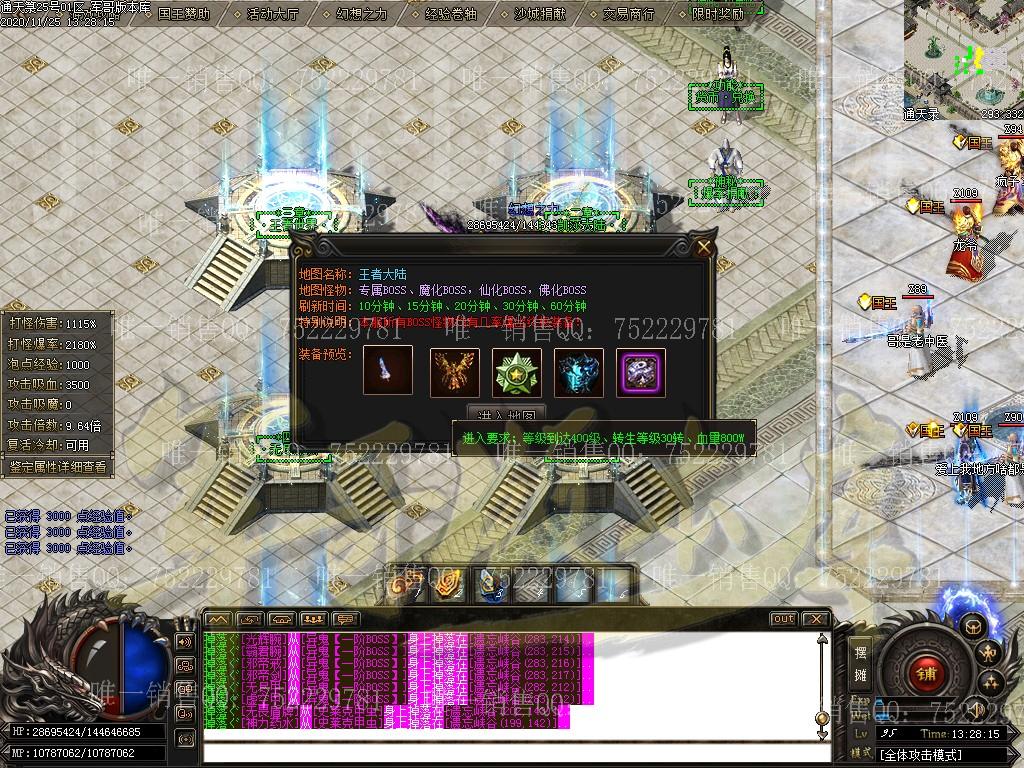Screen dimensions: 1024x768
Task: Select the blue armor equipment preview
Action: click(579, 372)
